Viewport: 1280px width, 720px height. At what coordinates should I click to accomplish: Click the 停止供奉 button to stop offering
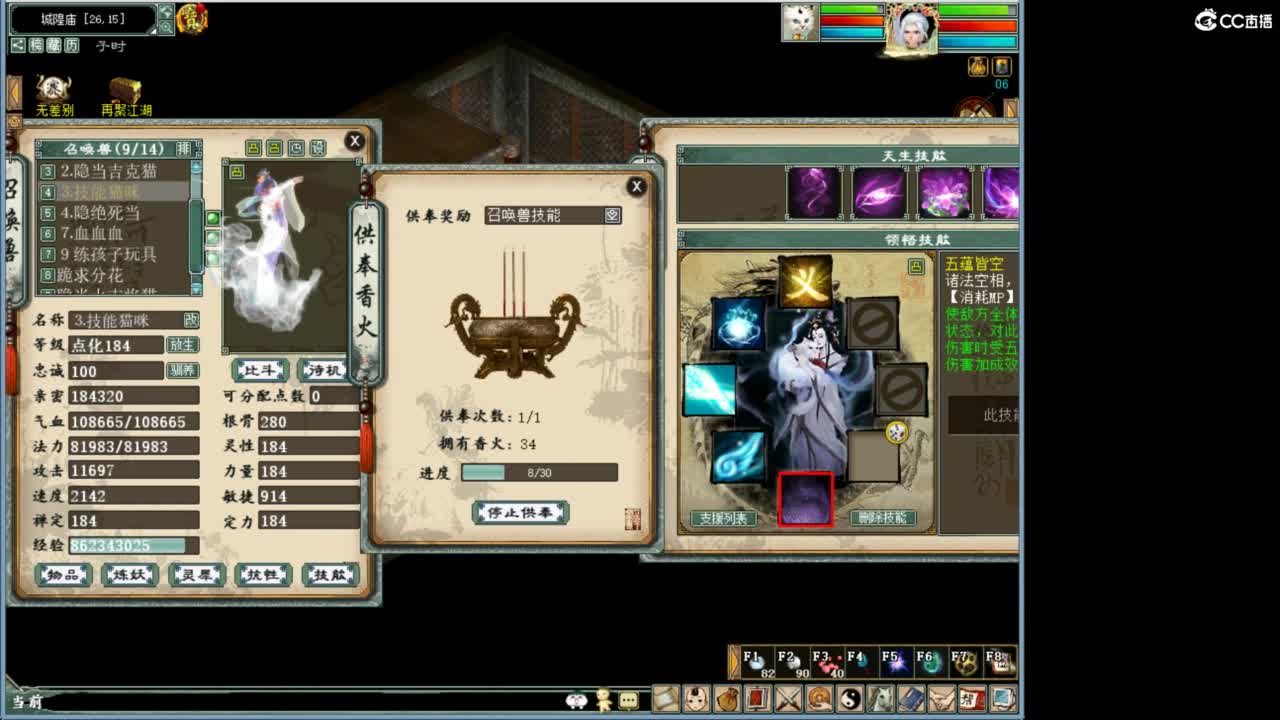(x=521, y=511)
